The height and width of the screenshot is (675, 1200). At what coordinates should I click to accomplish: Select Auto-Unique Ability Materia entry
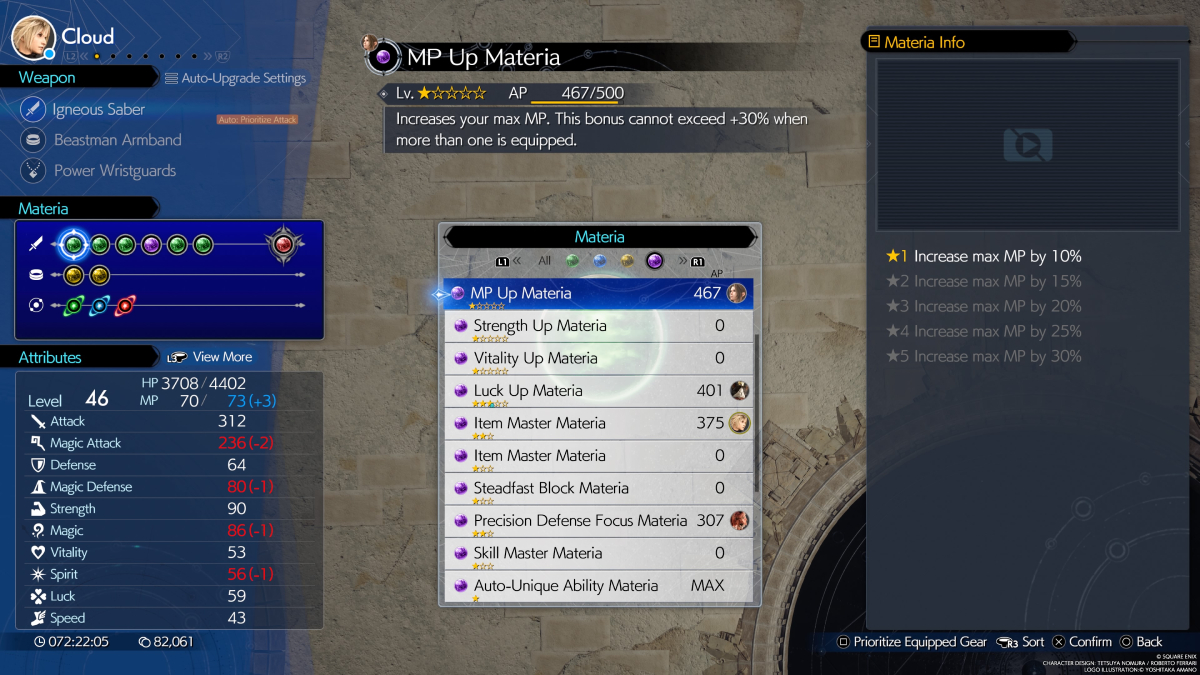[x=597, y=585]
